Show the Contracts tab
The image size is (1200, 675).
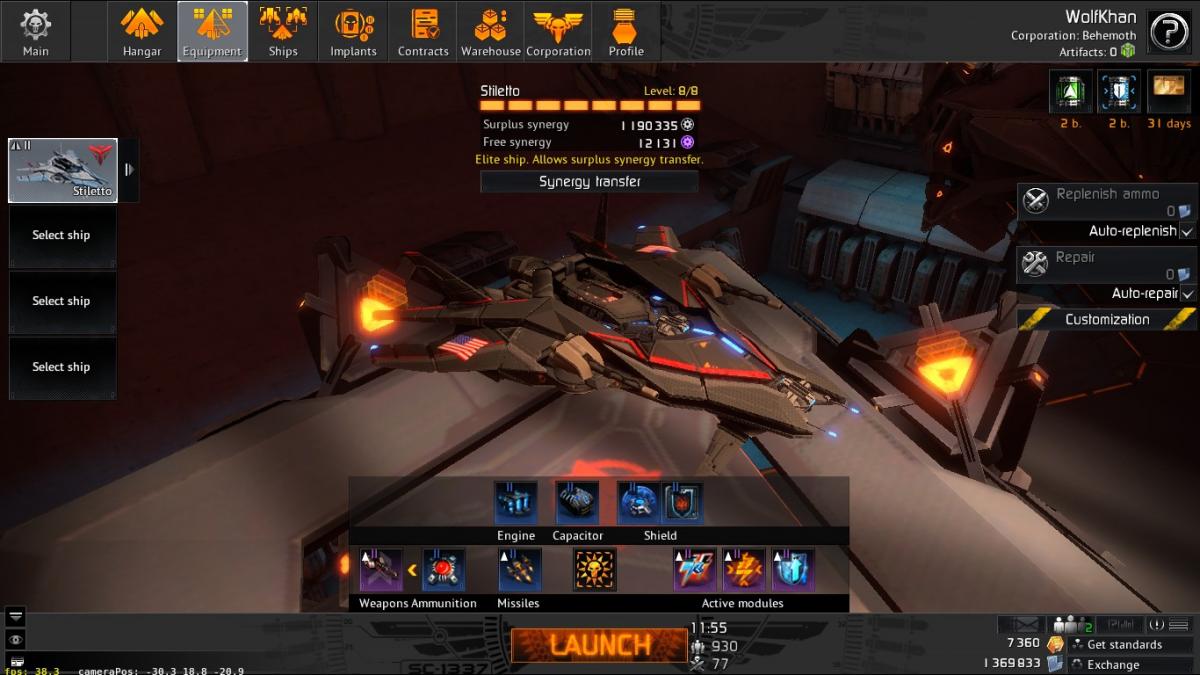[x=423, y=31]
